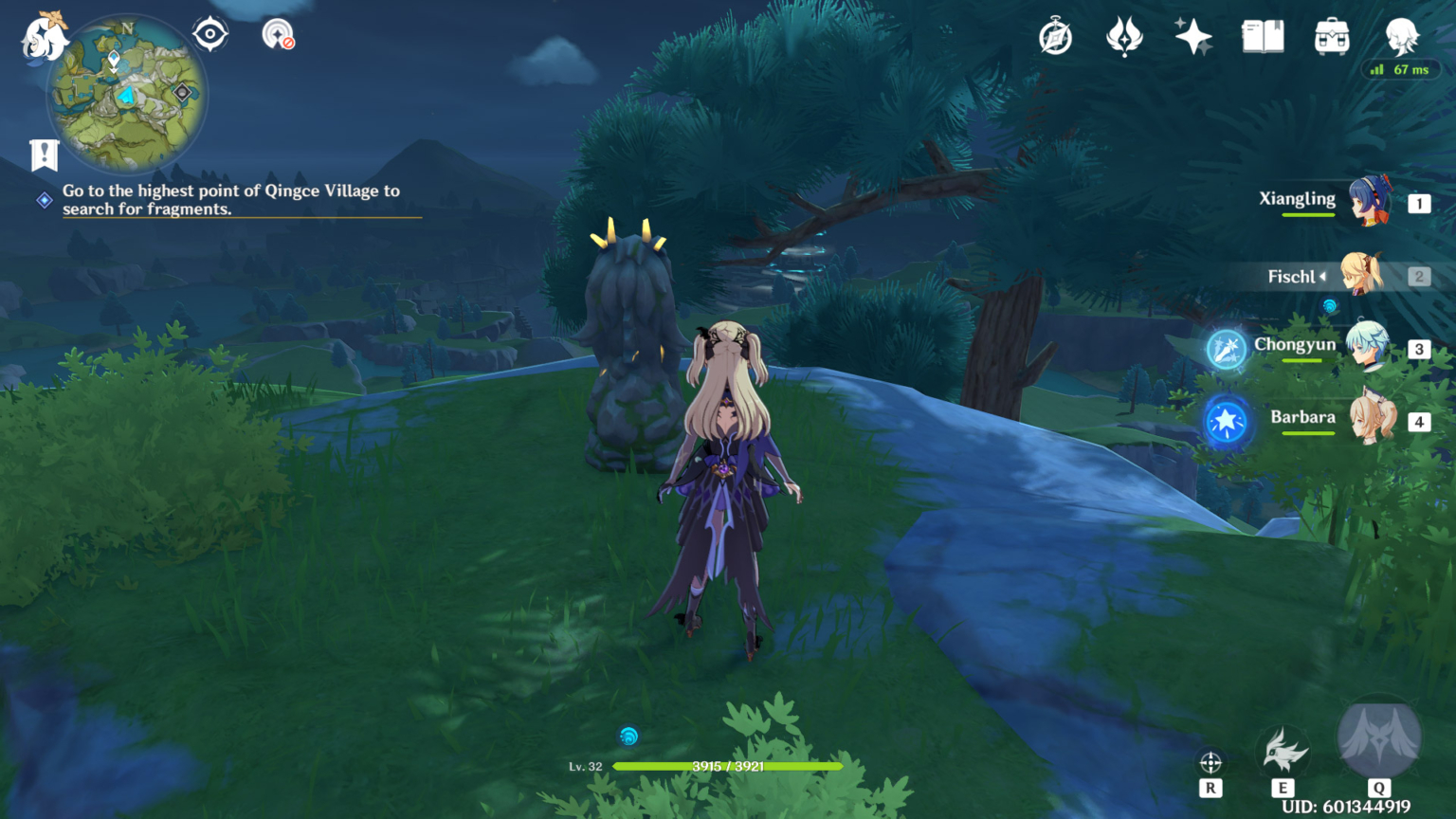Open the Events flame-emblem icon
This screenshot has width=1456, height=819.
[x=1124, y=38]
